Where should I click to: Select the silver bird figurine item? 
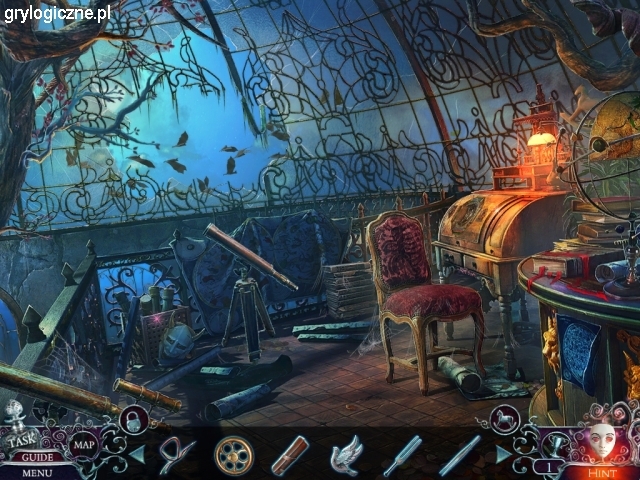(x=345, y=455)
